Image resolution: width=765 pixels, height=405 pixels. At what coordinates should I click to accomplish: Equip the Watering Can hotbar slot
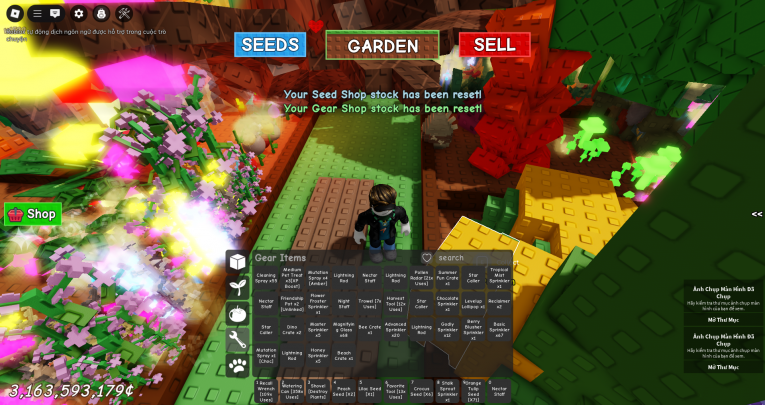point(292,389)
